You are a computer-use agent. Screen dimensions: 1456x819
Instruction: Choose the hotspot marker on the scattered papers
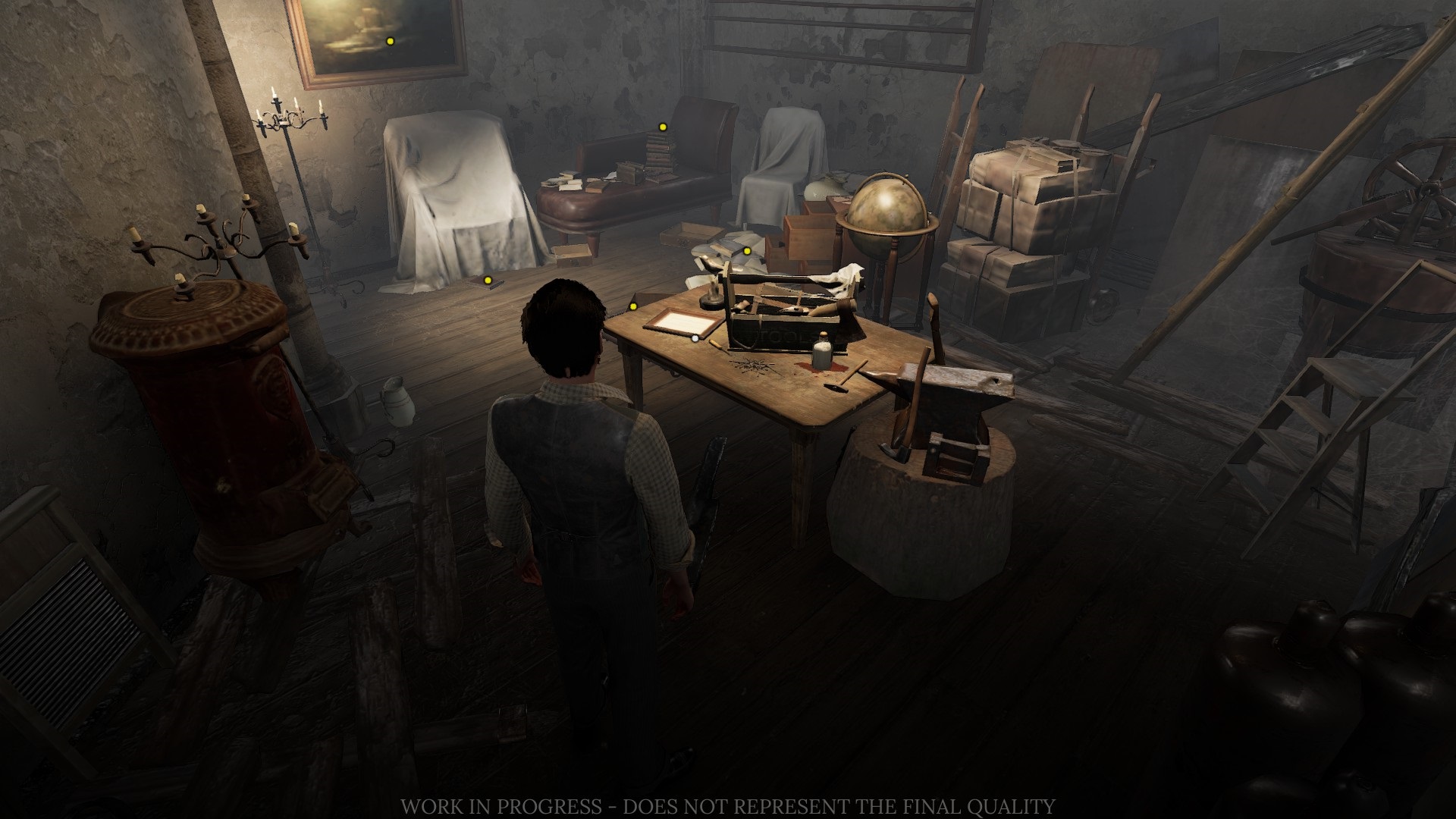pyautogui.click(x=746, y=251)
